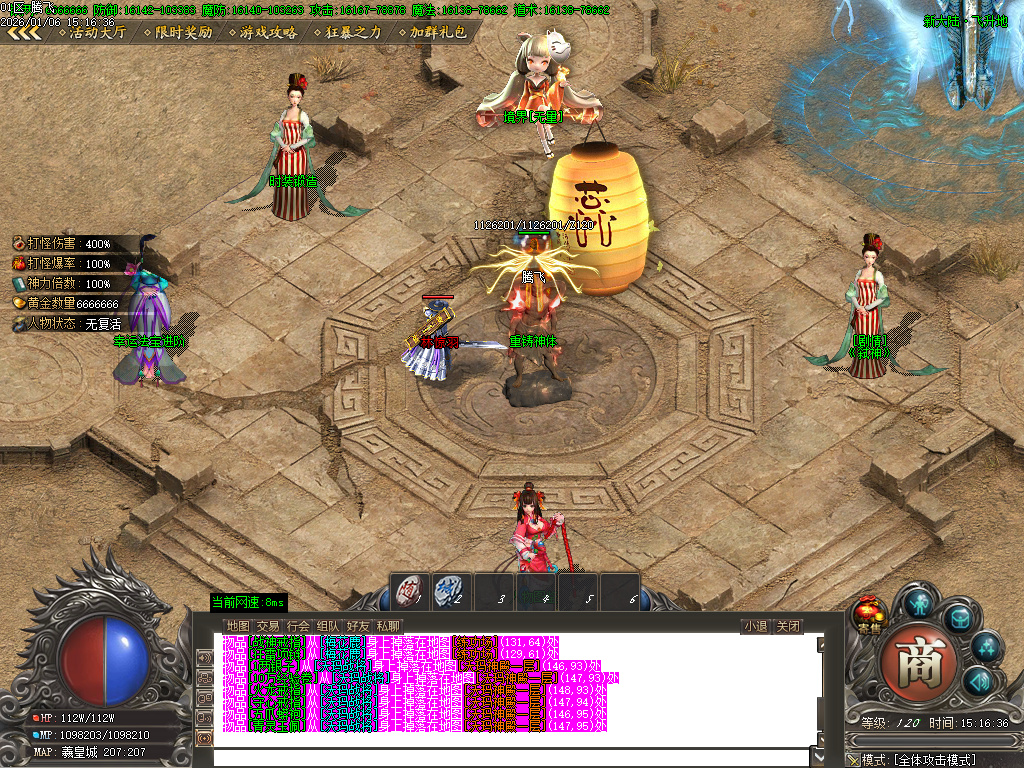Open the 寄售 consignment money bag icon
This screenshot has height=768, width=1024.
click(868, 614)
